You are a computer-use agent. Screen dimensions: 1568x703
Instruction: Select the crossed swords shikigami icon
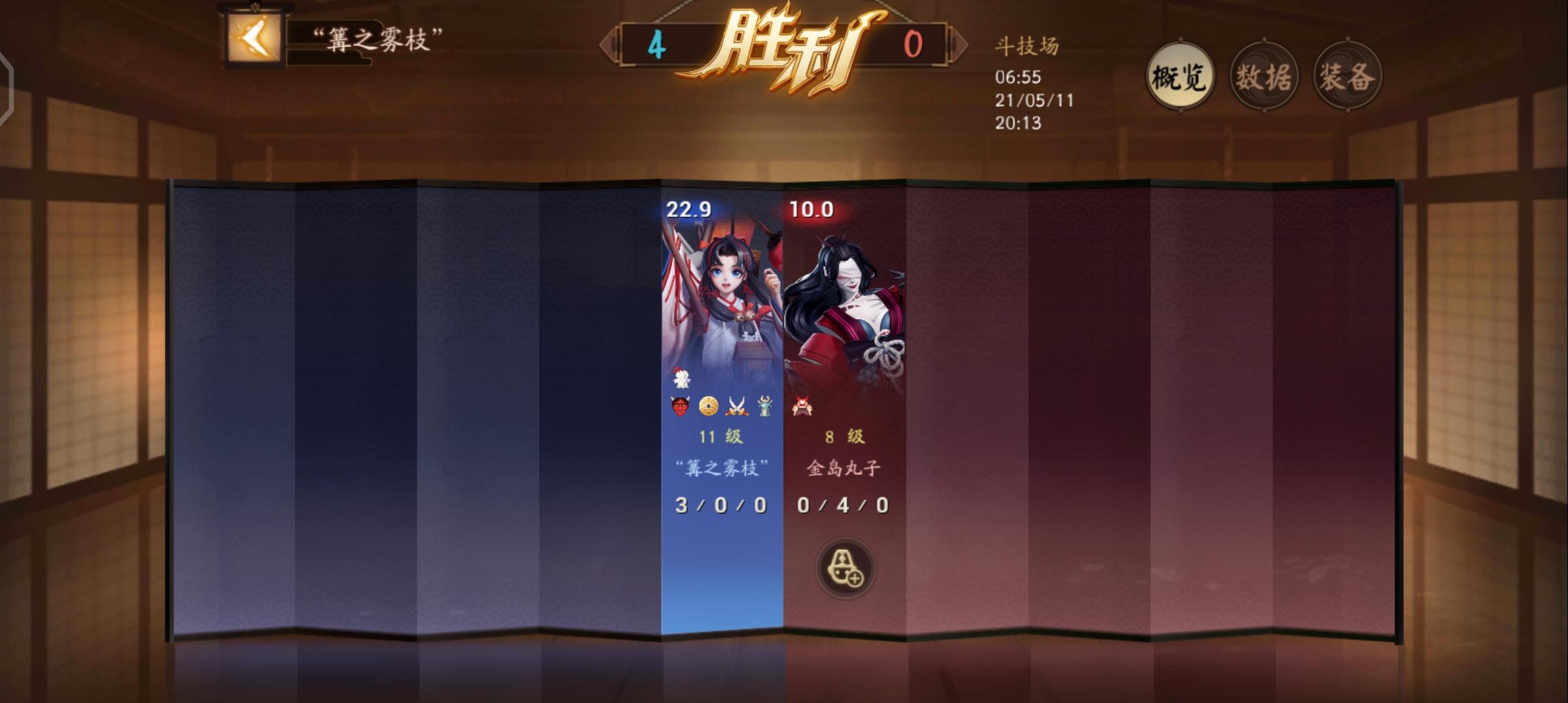736,406
